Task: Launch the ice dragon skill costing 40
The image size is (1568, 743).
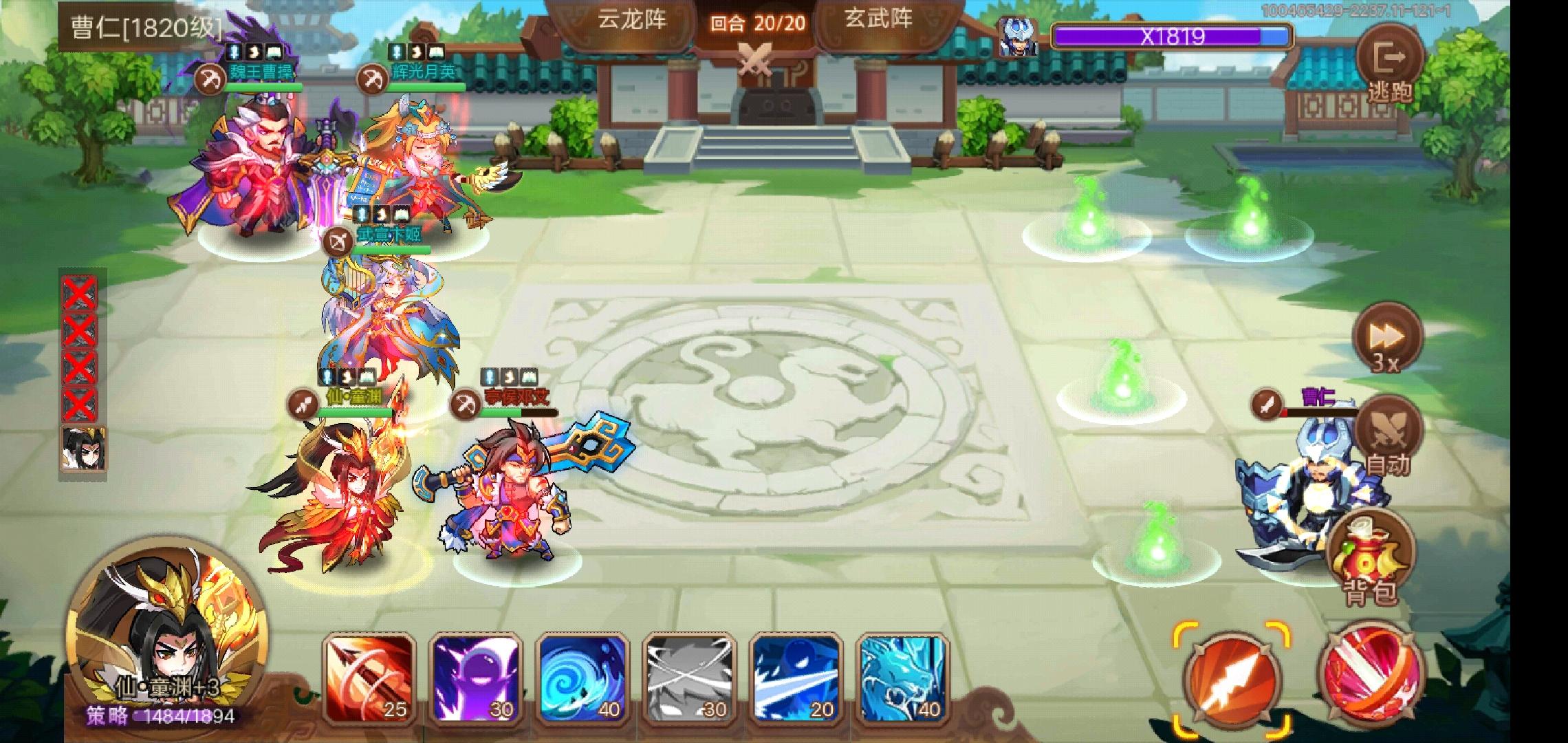Action: click(x=898, y=676)
